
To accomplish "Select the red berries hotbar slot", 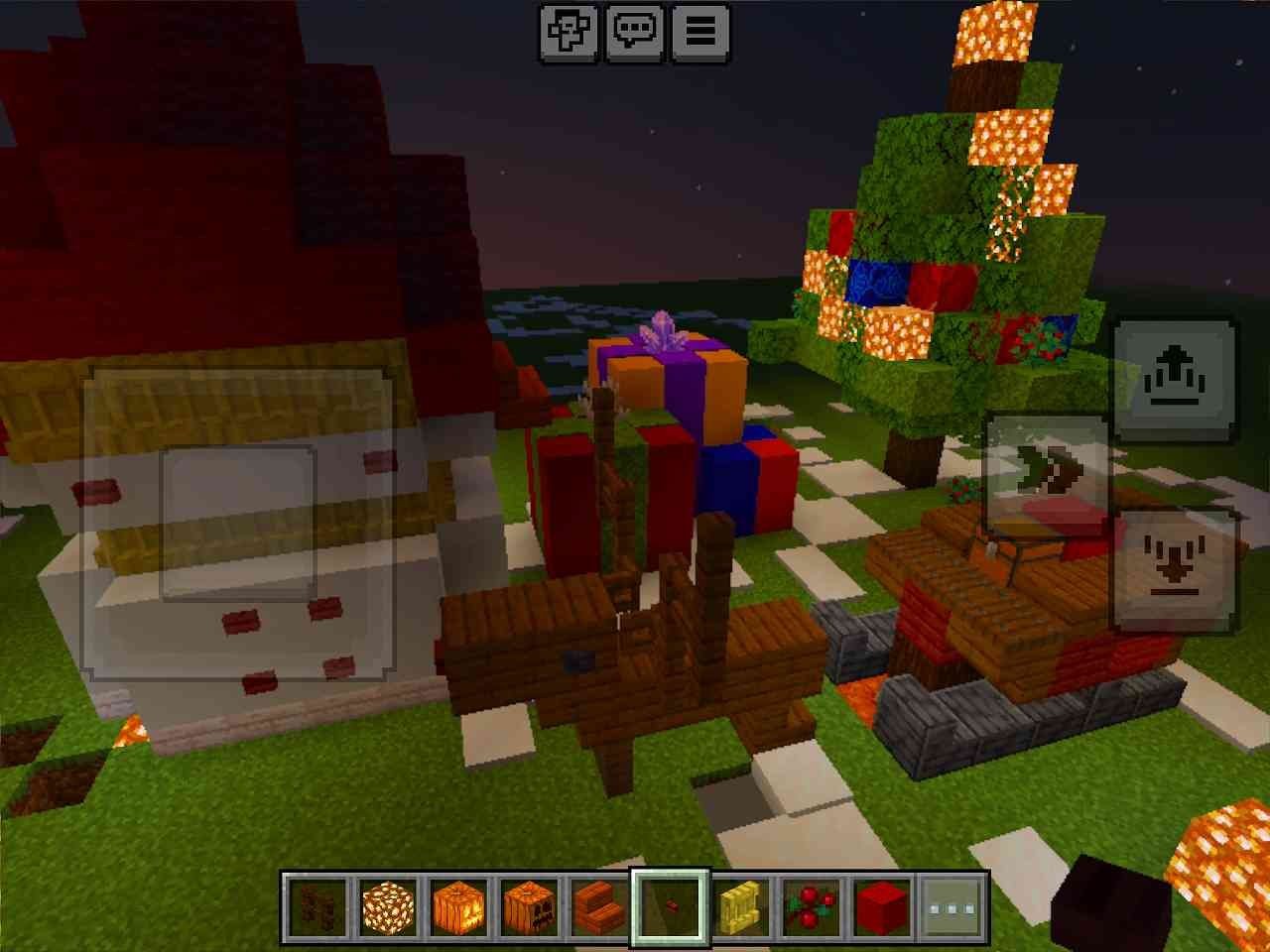I will [813, 906].
